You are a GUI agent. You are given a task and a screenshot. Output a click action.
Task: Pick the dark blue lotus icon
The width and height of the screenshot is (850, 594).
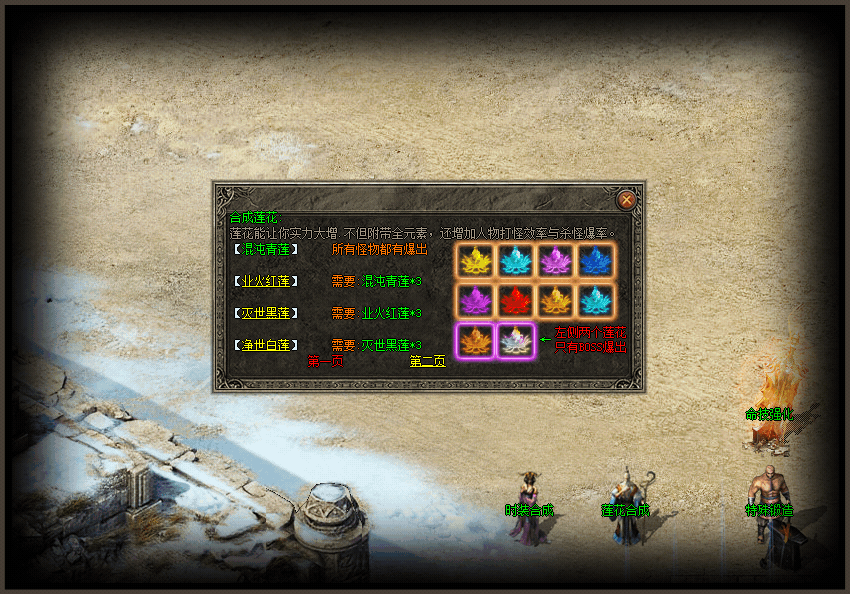[x=597, y=260]
